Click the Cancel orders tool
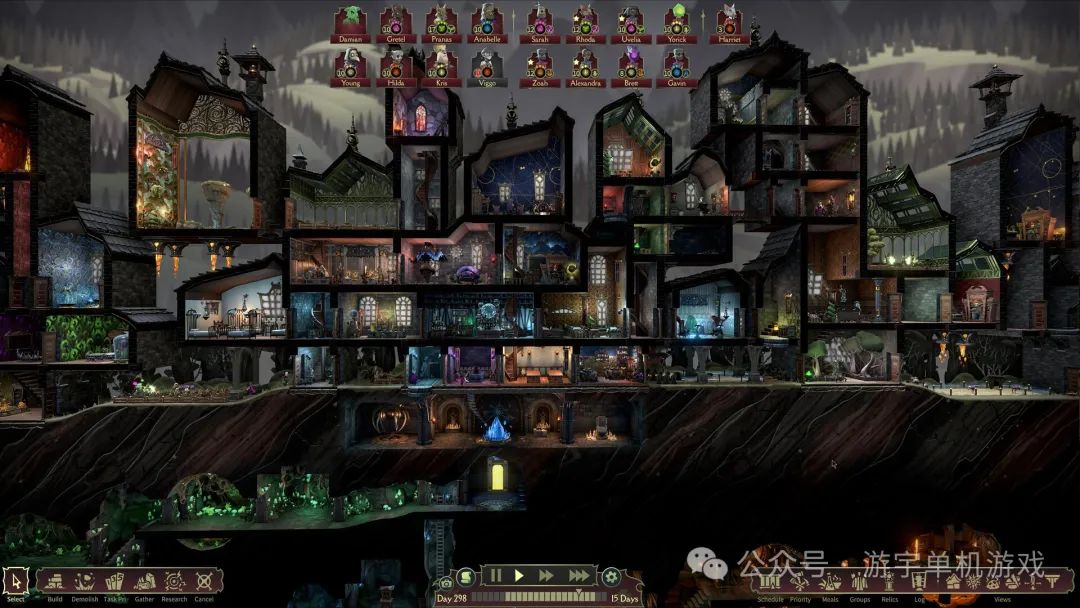The width and height of the screenshot is (1080, 608). click(204, 581)
